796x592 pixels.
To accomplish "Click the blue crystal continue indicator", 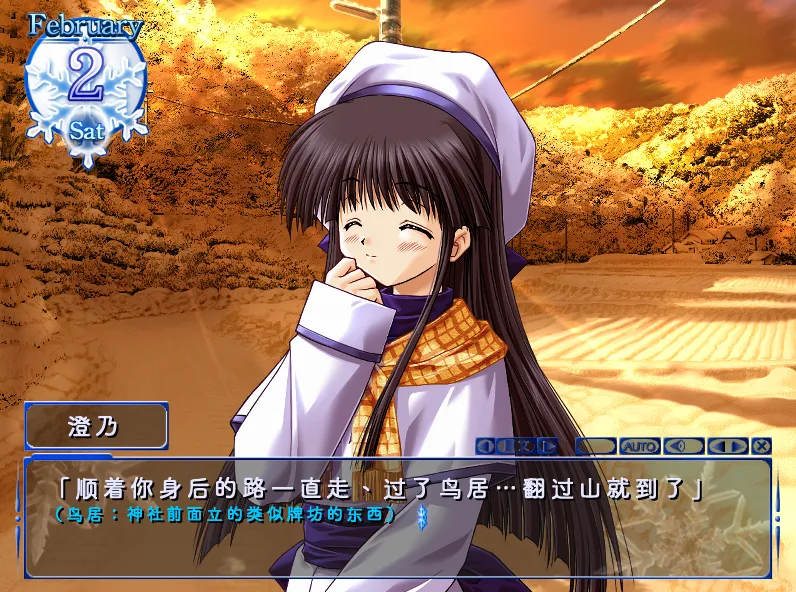I will (x=421, y=516).
